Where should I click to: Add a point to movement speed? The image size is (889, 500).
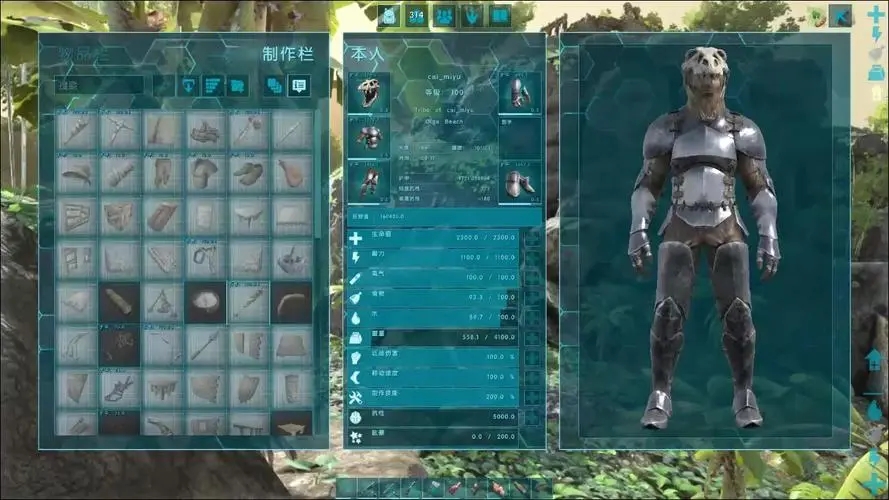tap(532, 376)
